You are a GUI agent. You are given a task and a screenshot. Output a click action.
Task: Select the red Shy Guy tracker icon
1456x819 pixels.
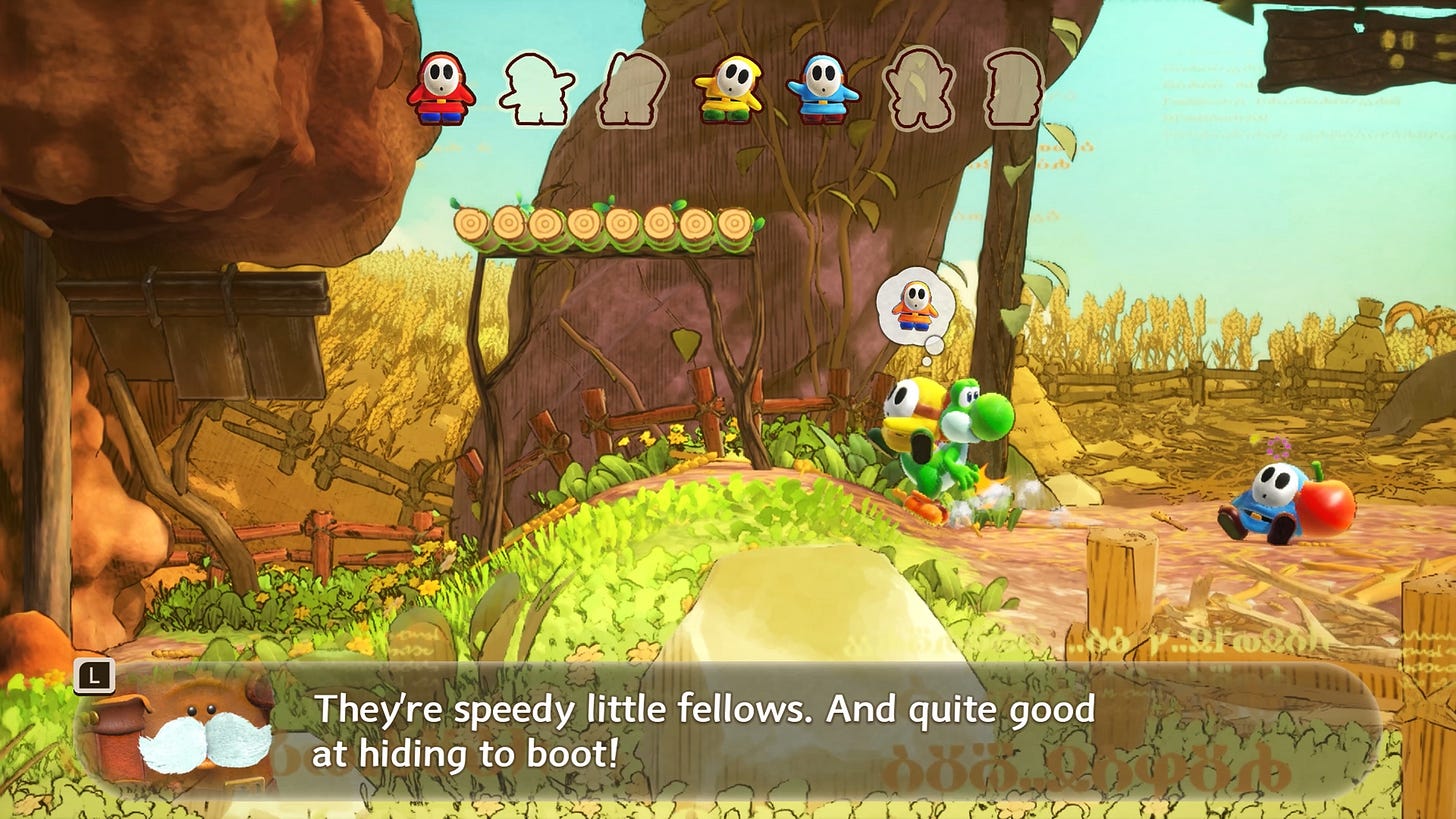440,88
